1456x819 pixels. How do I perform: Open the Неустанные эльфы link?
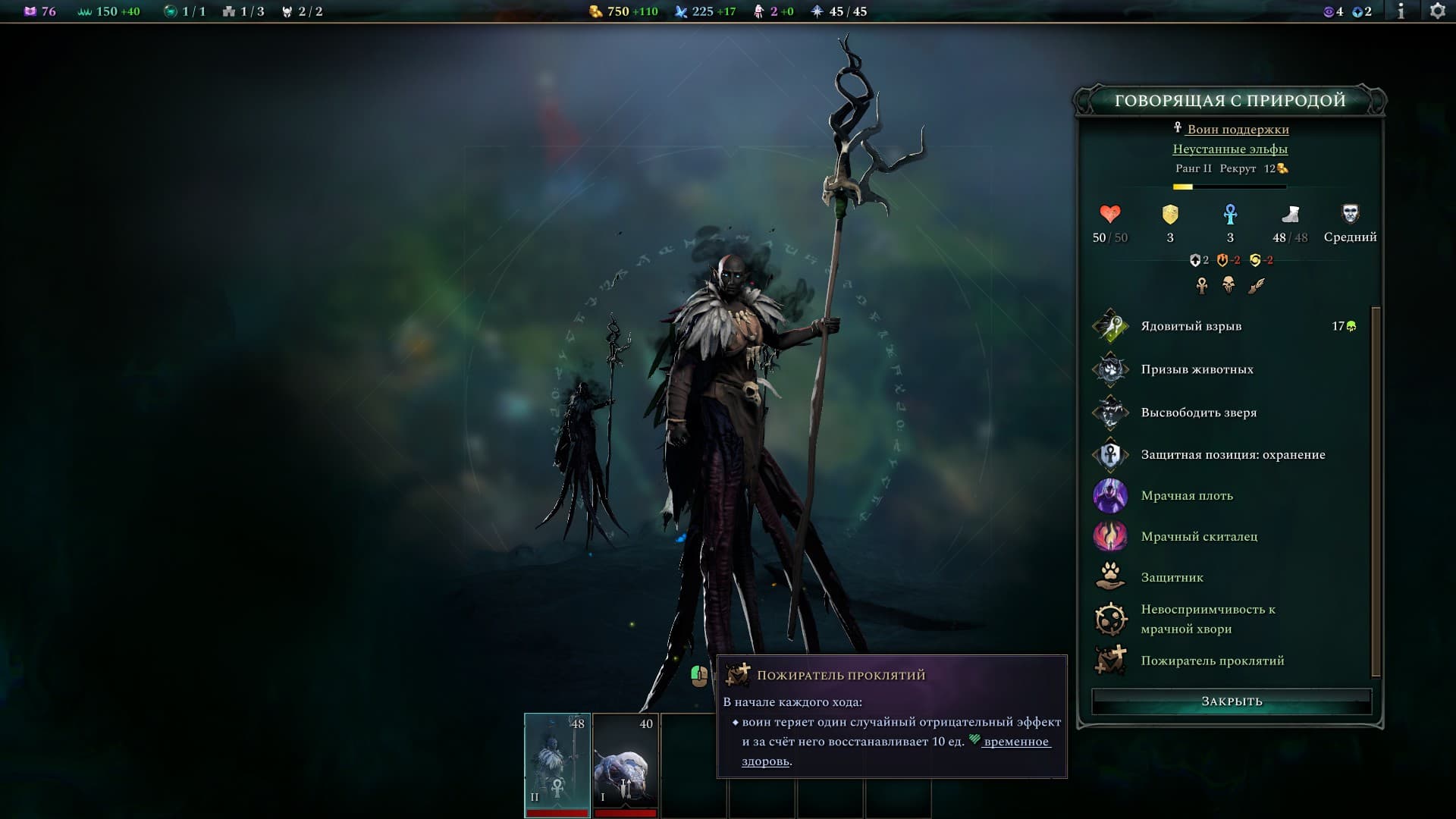(x=1229, y=149)
